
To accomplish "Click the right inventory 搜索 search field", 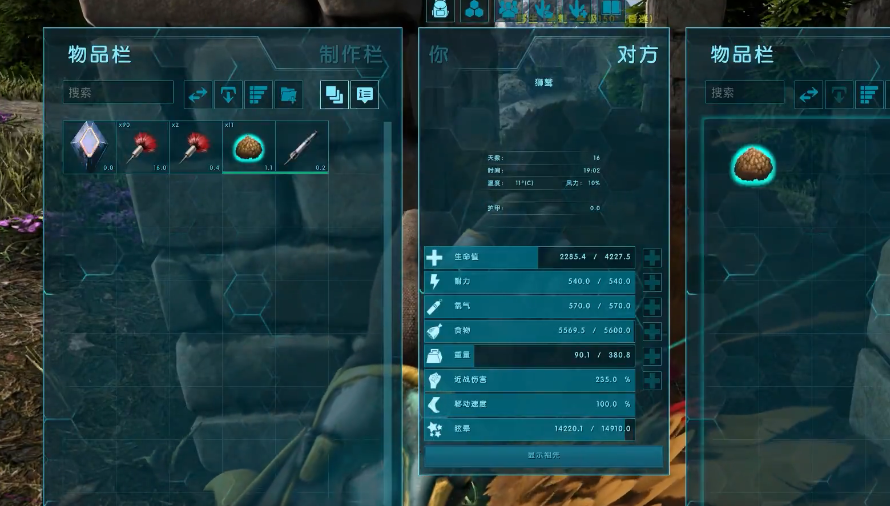I will 745,93.
